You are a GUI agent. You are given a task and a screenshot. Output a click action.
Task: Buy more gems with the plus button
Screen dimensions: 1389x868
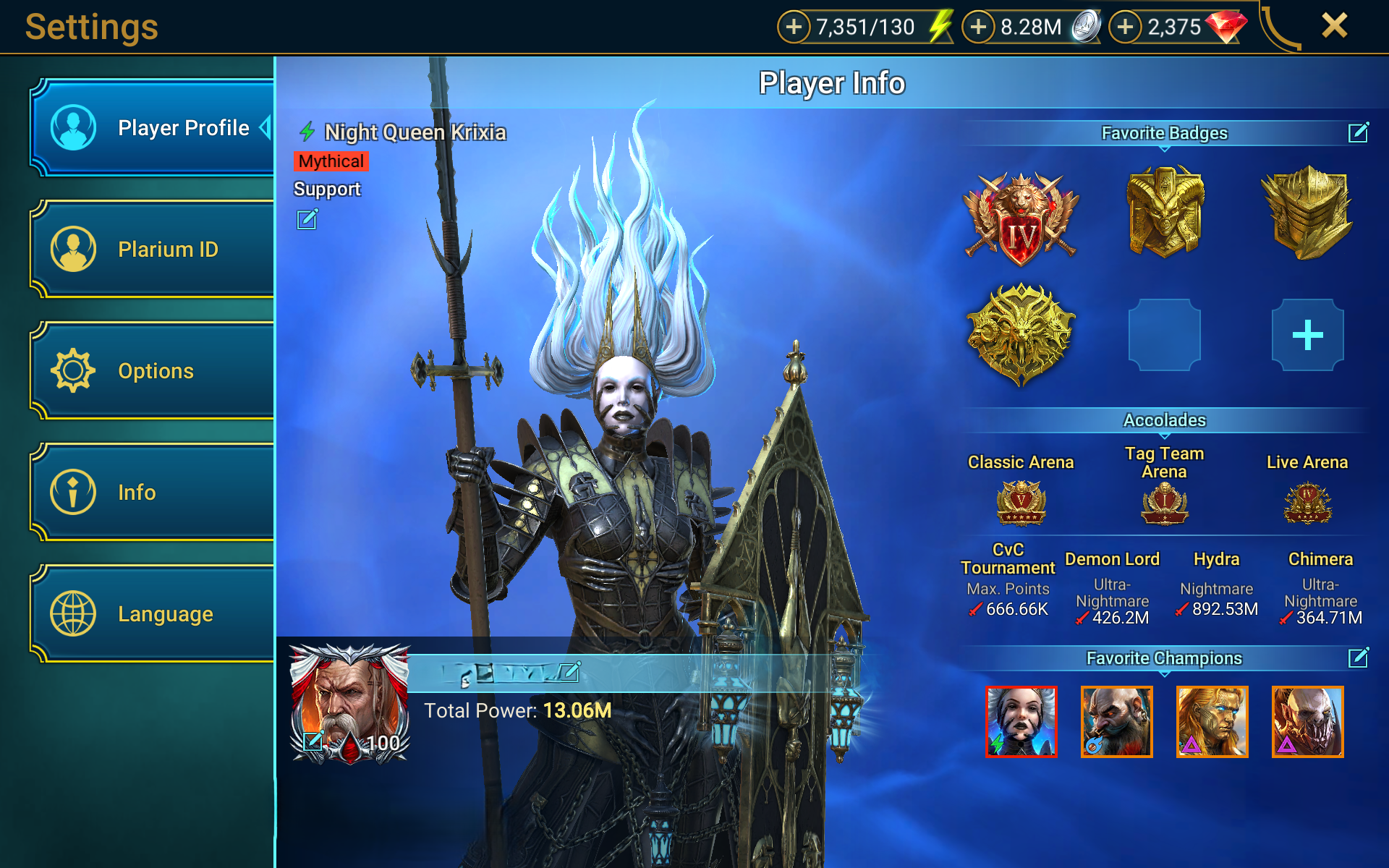1125,27
